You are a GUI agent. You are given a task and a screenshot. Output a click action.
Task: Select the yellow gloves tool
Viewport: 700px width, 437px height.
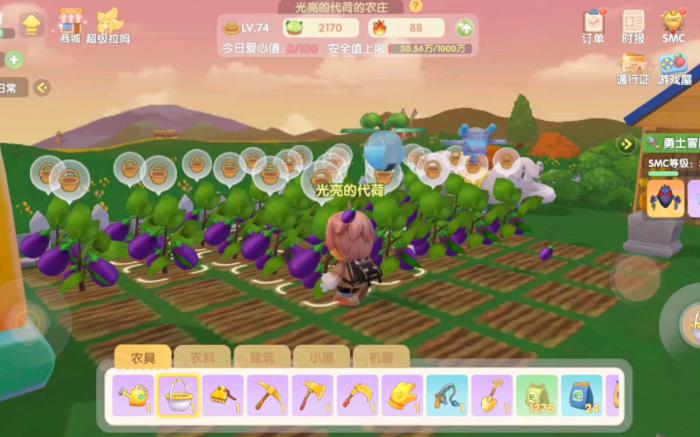coord(401,395)
